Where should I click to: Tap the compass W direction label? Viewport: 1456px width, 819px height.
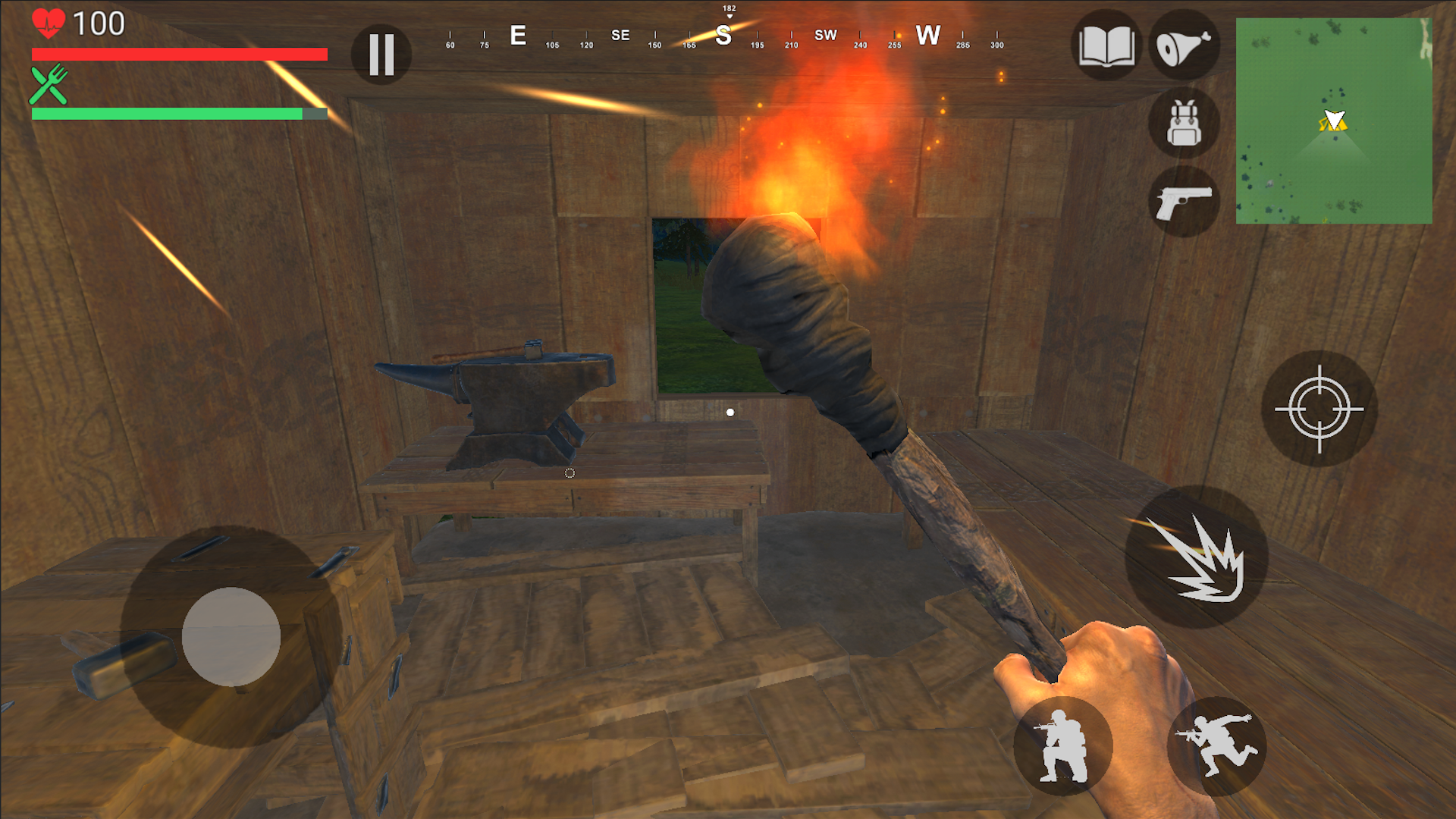pos(928,35)
